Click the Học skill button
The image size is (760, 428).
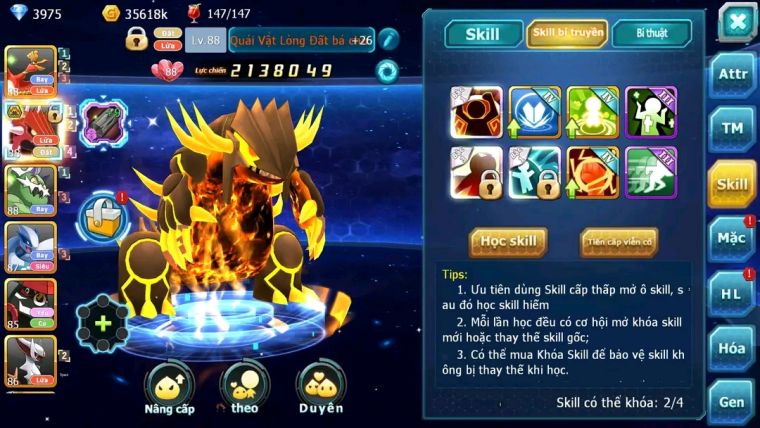coord(508,241)
